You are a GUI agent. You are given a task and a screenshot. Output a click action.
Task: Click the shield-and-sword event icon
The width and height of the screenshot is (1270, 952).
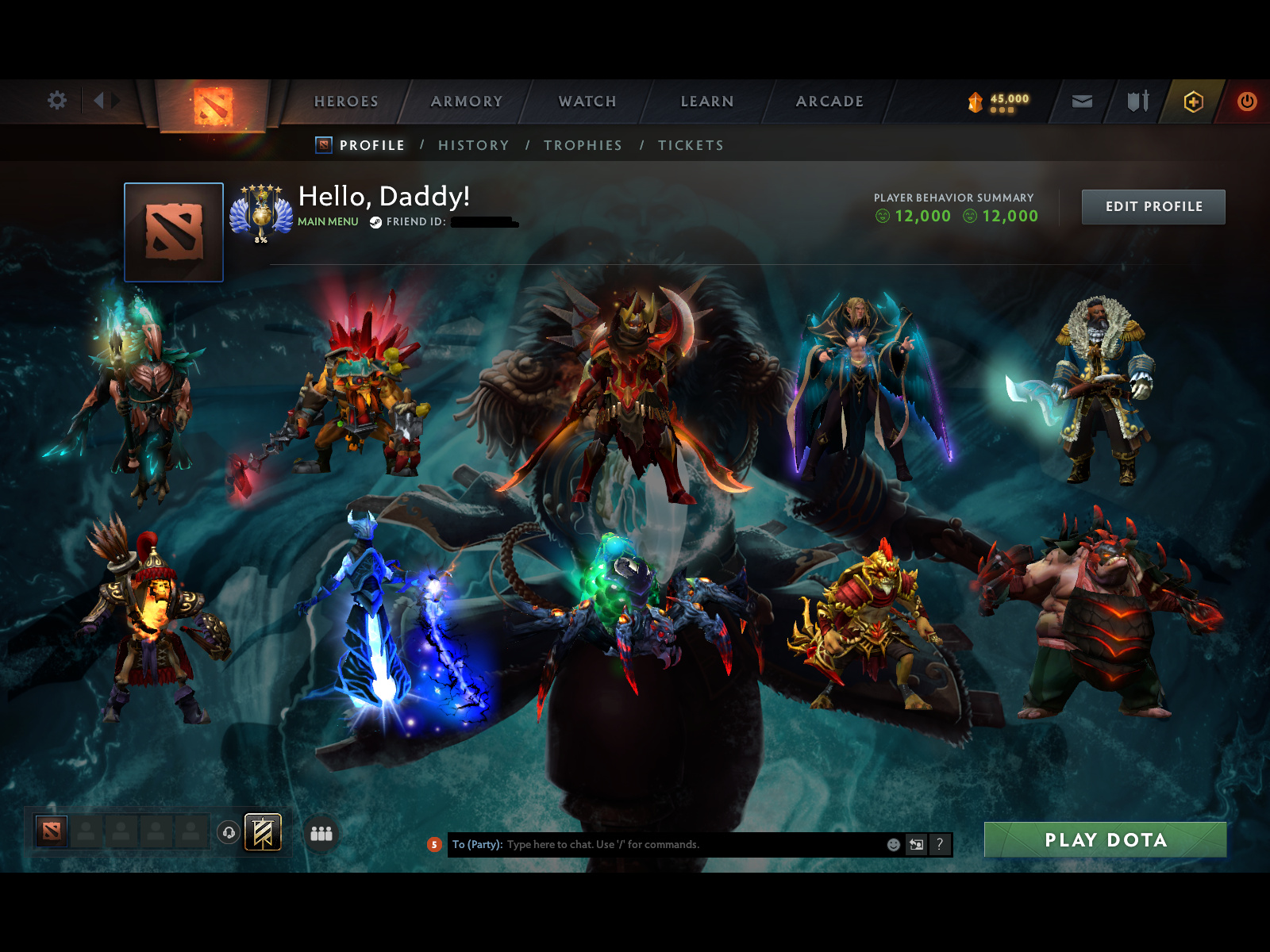[1138, 102]
